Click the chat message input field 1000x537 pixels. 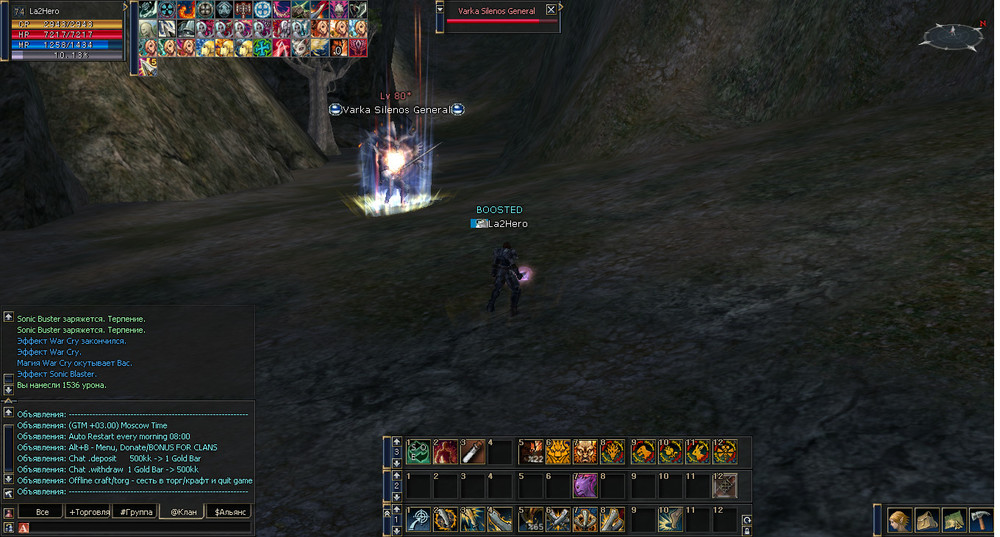[130, 527]
